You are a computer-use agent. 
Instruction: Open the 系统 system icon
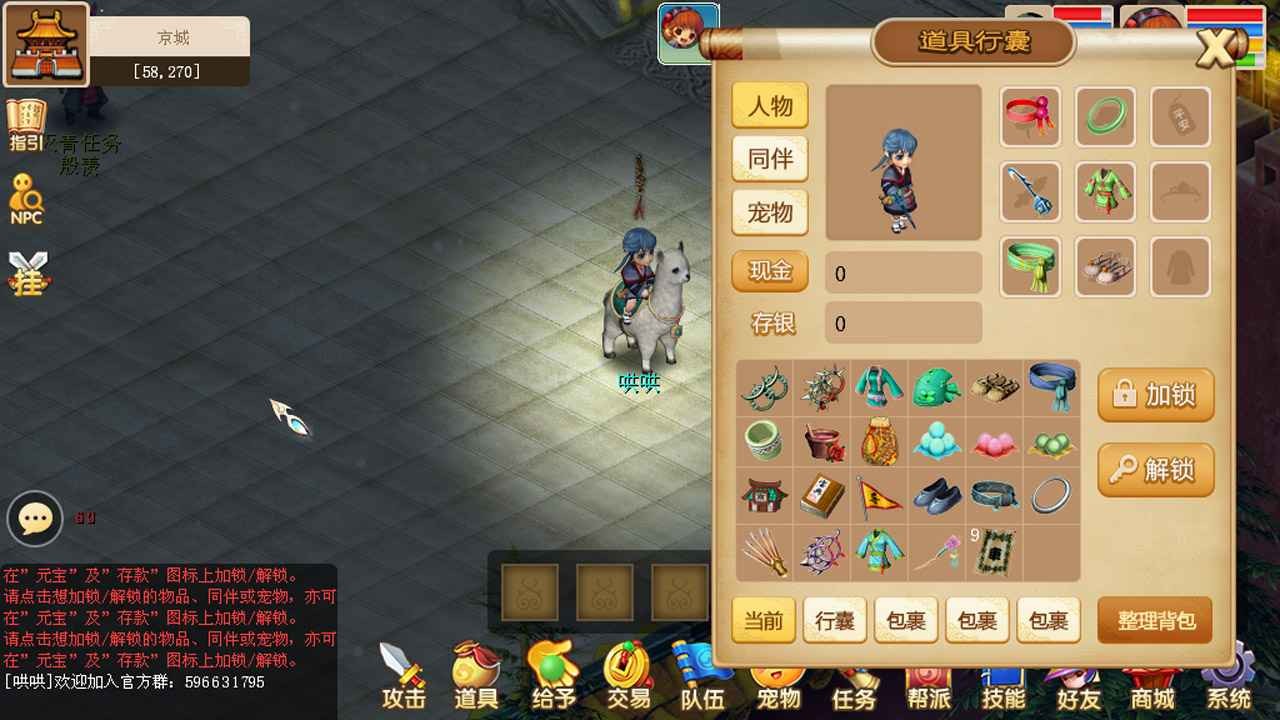pyautogui.click(x=1228, y=678)
